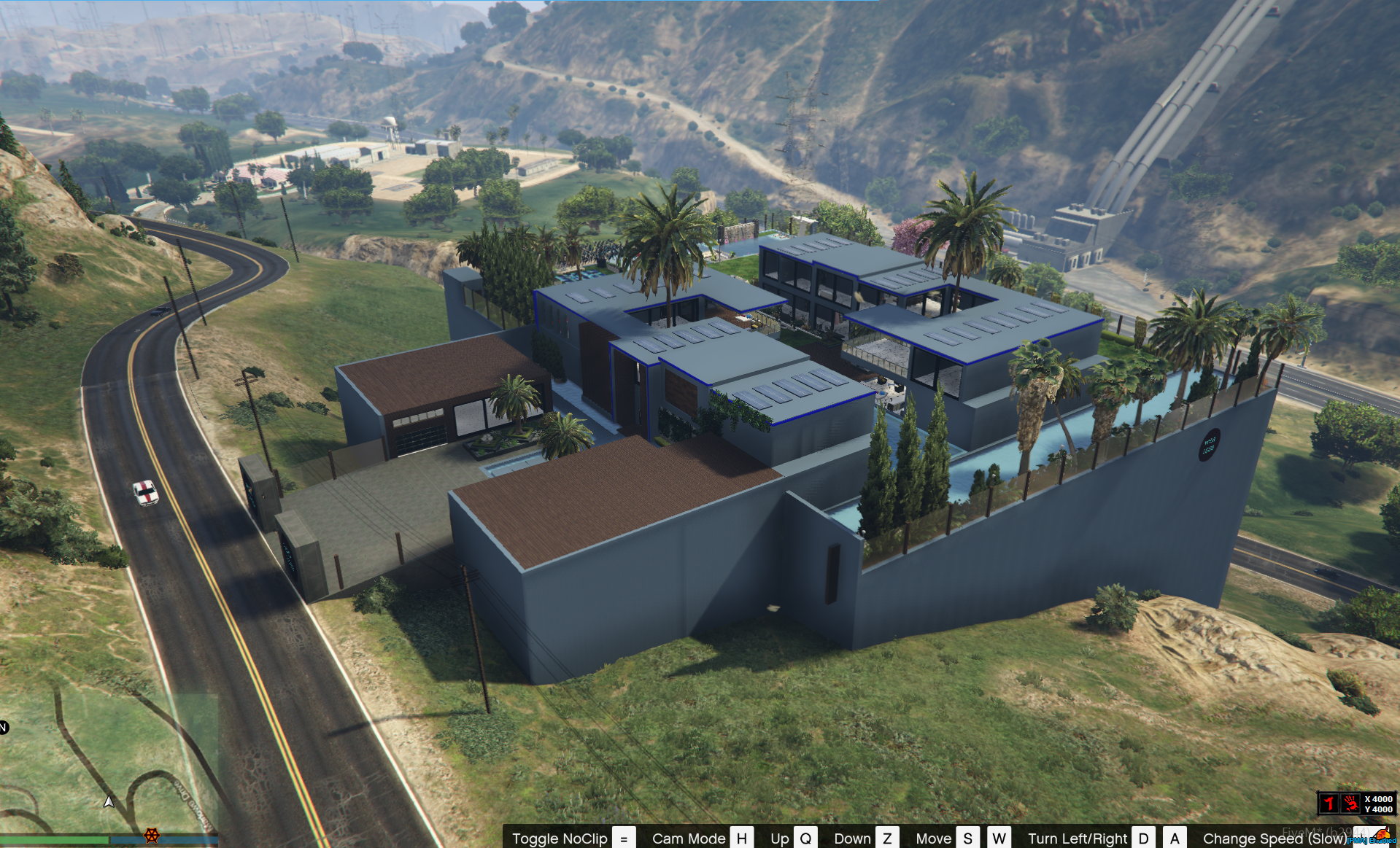The image size is (1400, 848).
Task: Click the Turn Right A key box
Action: coord(1175,839)
